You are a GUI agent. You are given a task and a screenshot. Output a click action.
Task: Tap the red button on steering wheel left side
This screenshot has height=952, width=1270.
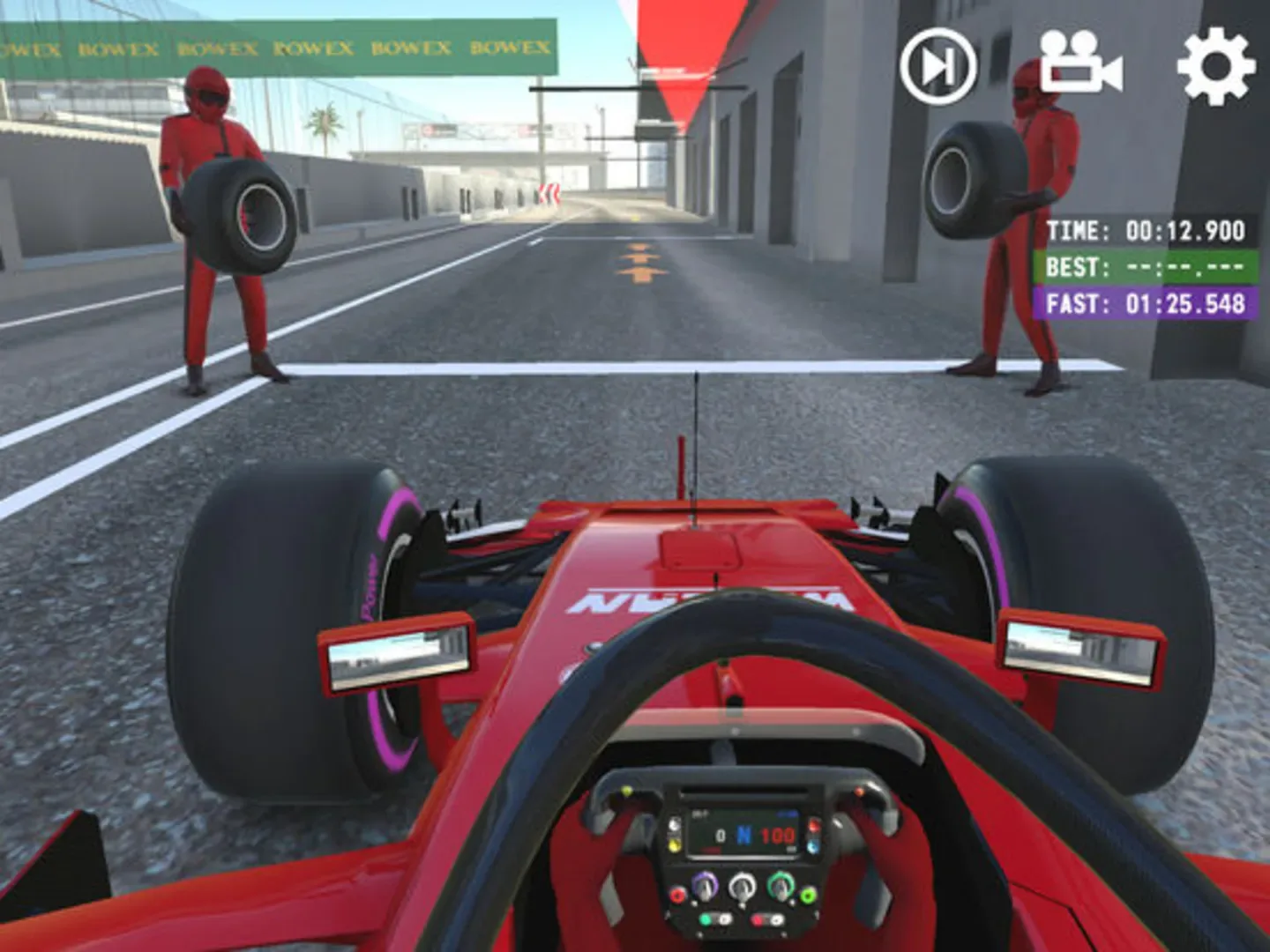point(678,894)
